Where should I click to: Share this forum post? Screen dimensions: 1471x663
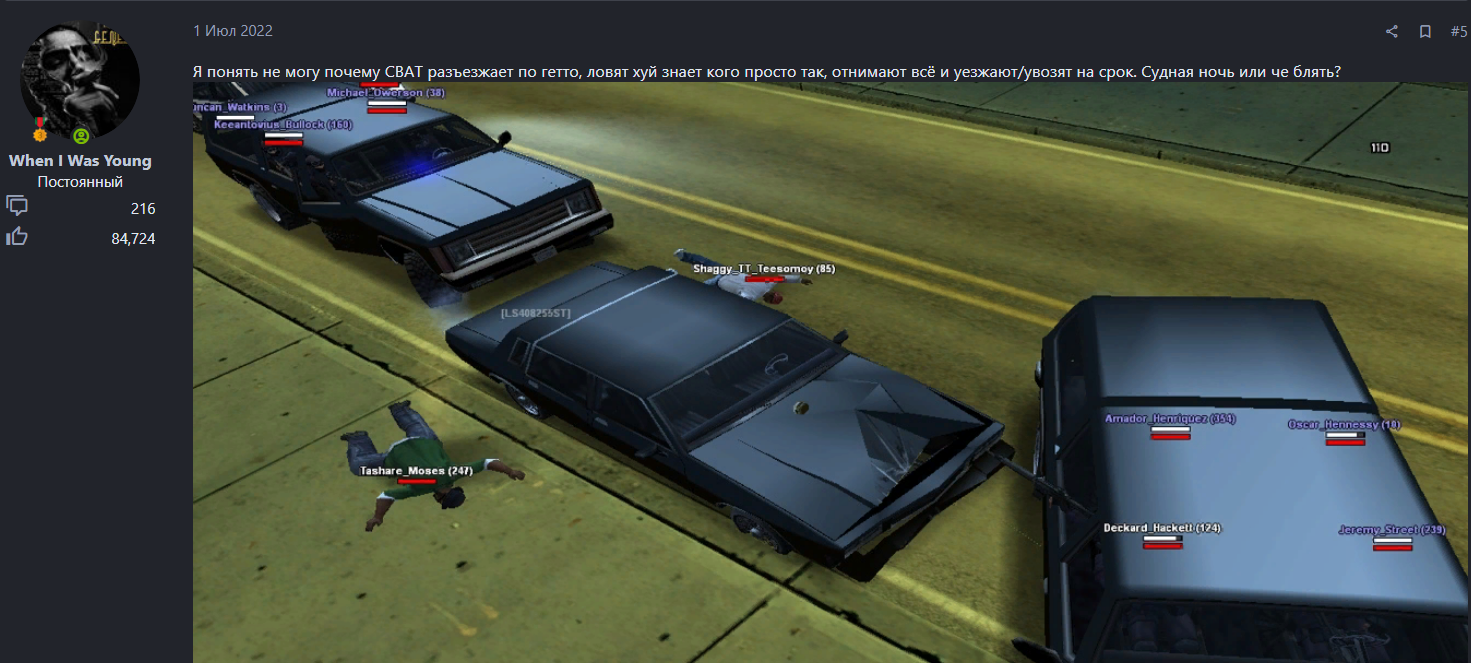pyautogui.click(x=1391, y=32)
